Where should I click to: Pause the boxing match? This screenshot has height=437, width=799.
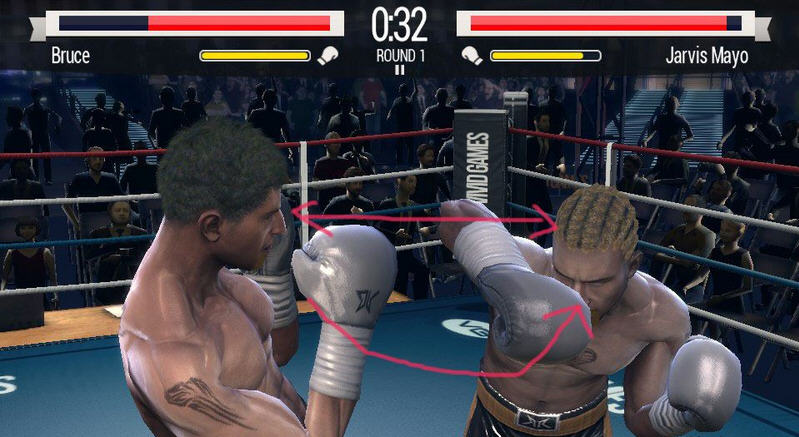pos(399,69)
